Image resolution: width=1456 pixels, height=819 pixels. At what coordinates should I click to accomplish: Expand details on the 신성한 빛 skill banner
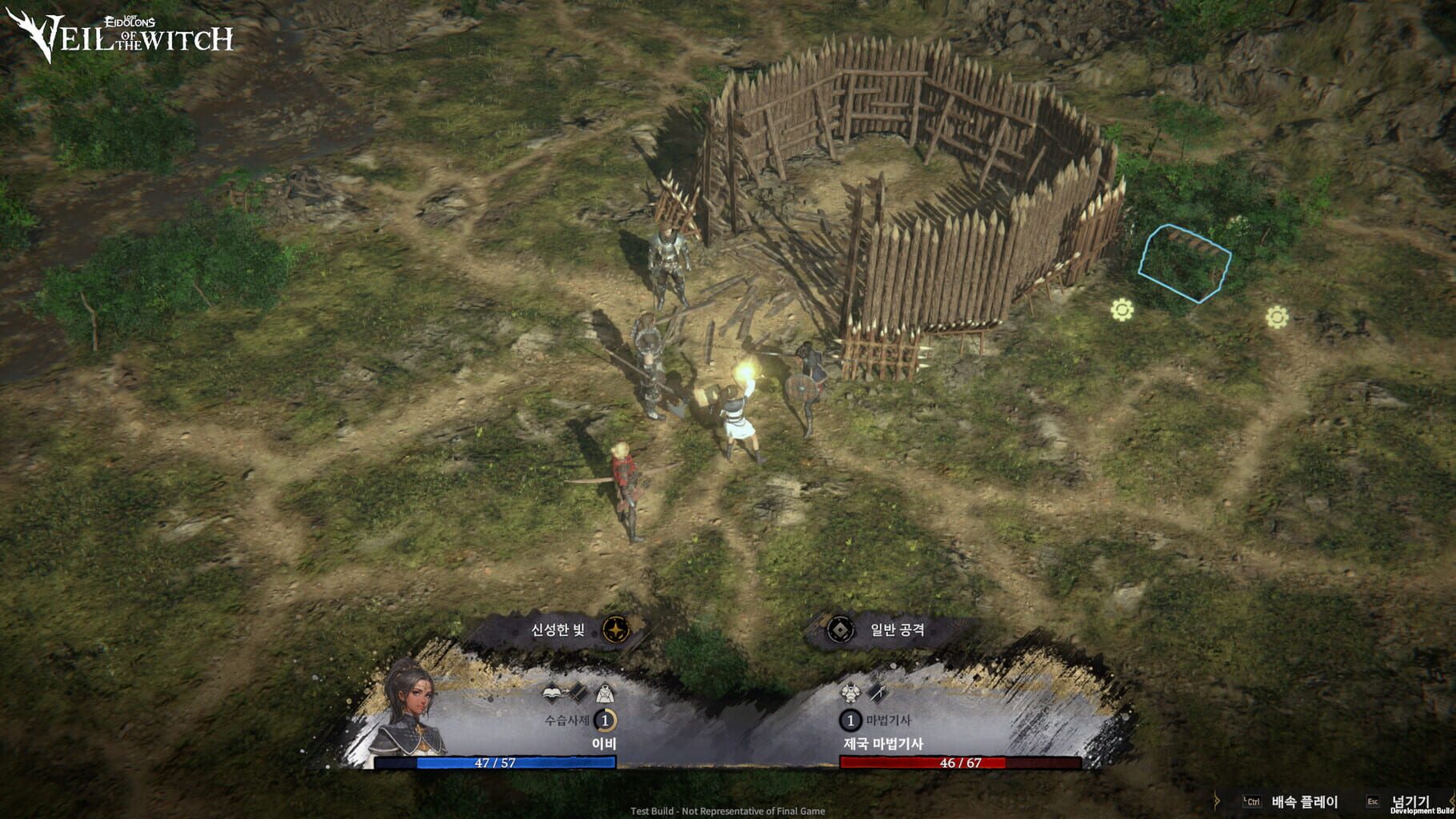click(x=560, y=630)
